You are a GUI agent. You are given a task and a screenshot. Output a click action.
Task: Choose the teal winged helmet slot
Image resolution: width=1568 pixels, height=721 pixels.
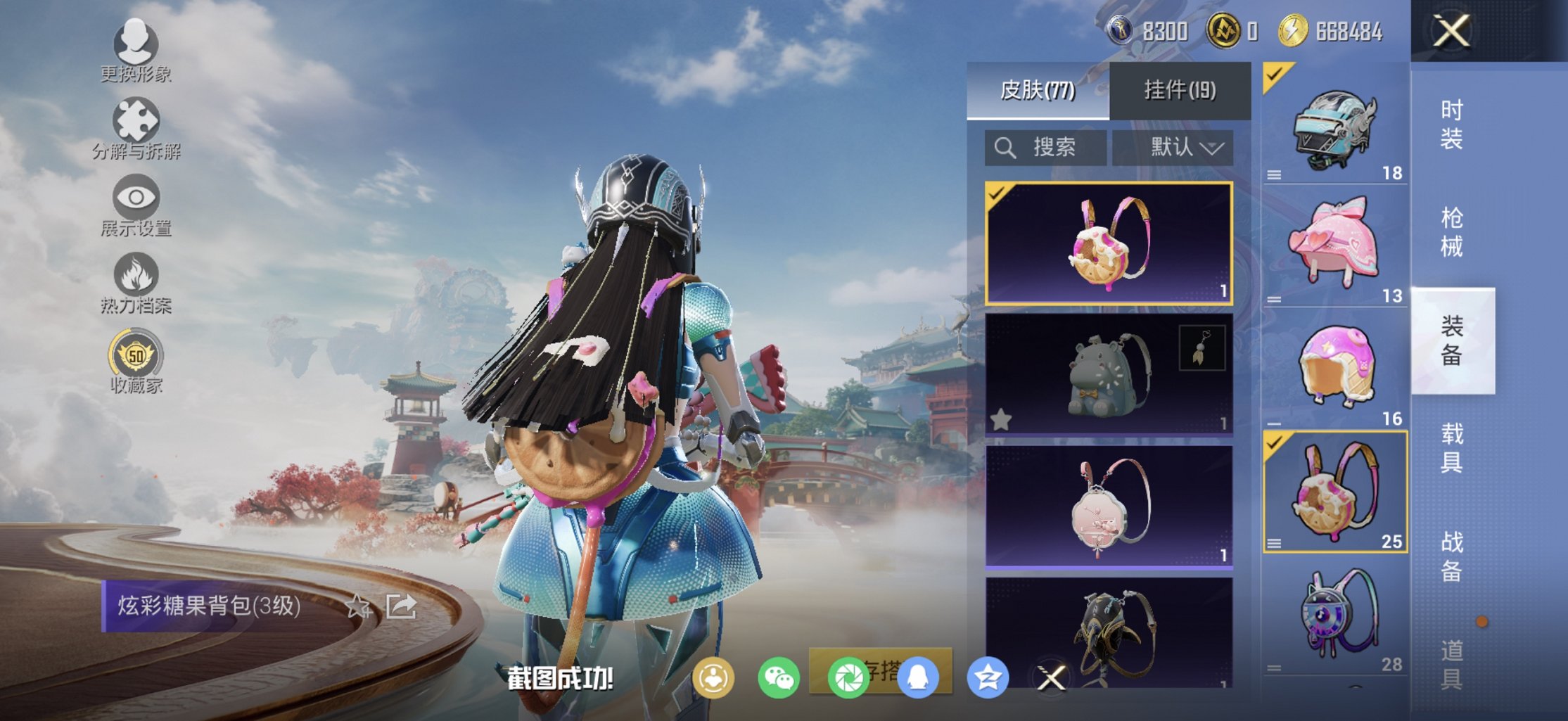[x=1334, y=127]
